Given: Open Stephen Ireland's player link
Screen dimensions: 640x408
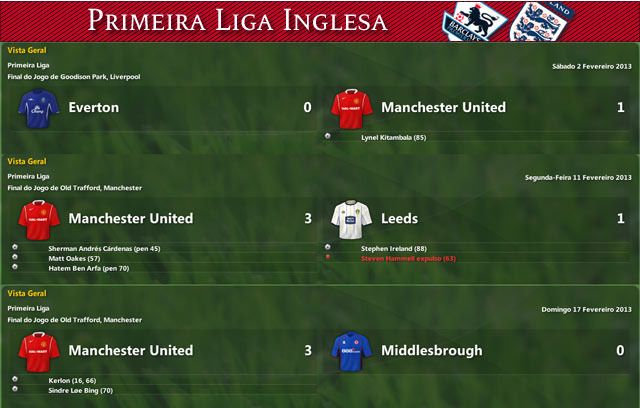Looking at the screenshot, I should (x=388, y=248).
